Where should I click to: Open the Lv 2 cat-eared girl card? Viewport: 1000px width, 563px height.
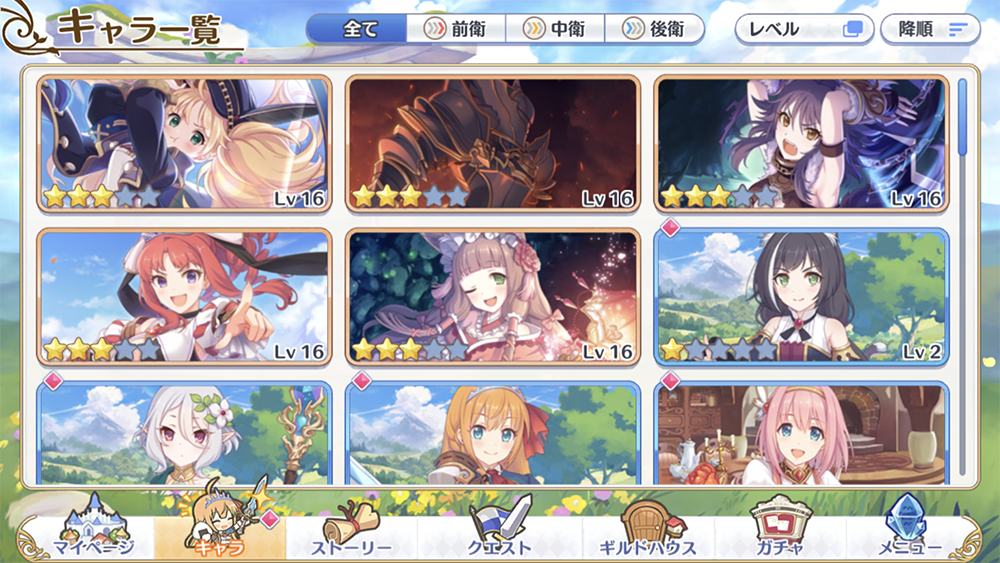pyautogui.click(x=801, y=296)
